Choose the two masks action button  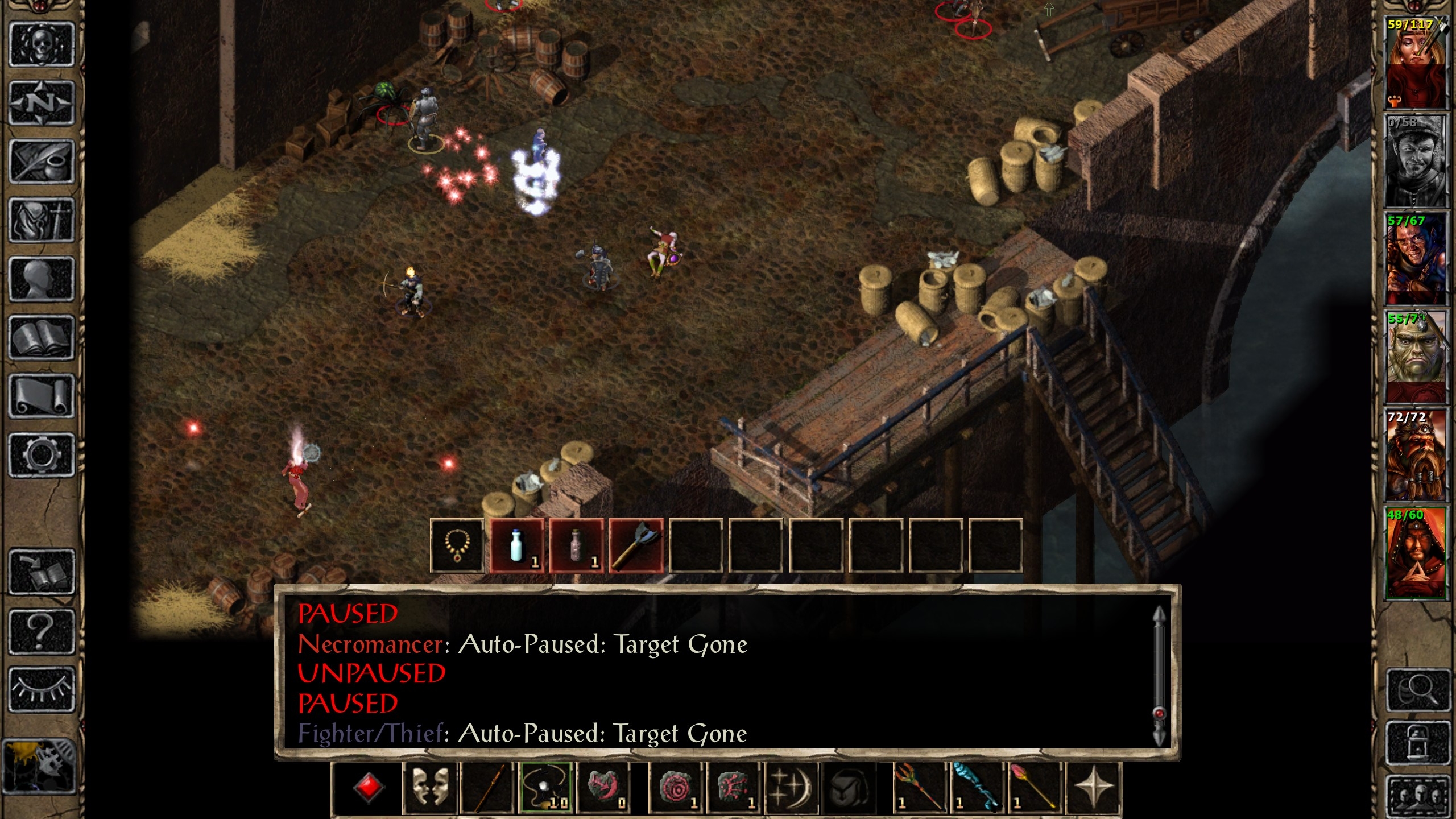(429, 788)
